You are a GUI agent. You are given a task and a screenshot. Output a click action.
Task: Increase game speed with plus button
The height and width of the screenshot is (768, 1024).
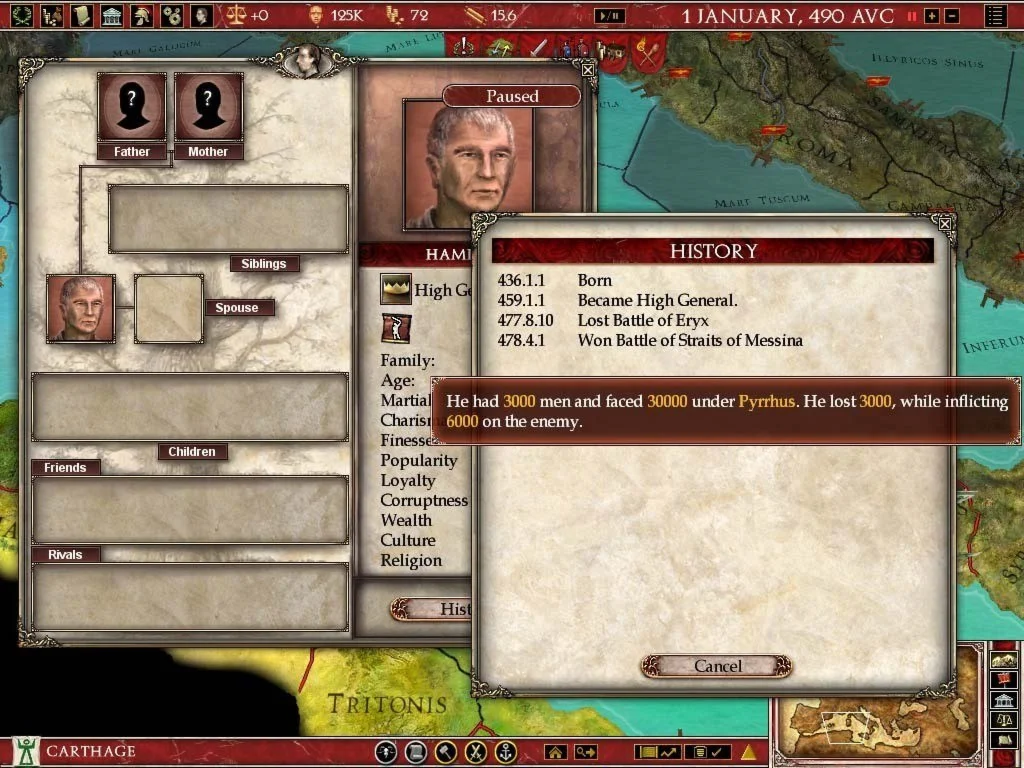click(932, 16)
